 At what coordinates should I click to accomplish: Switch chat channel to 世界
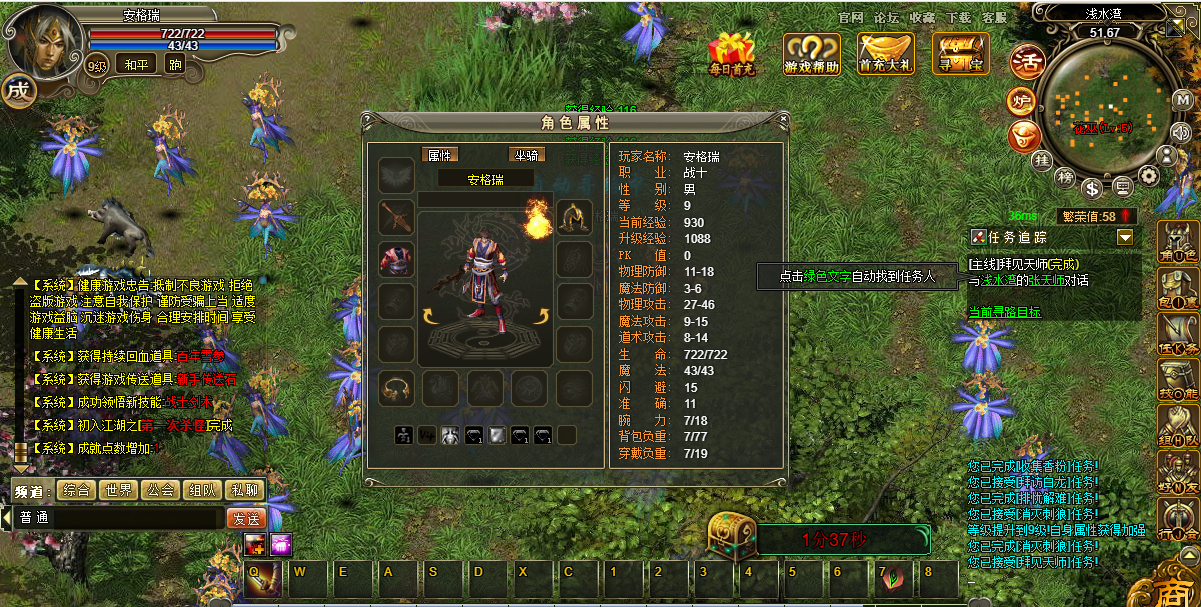[x=118, y=490]
